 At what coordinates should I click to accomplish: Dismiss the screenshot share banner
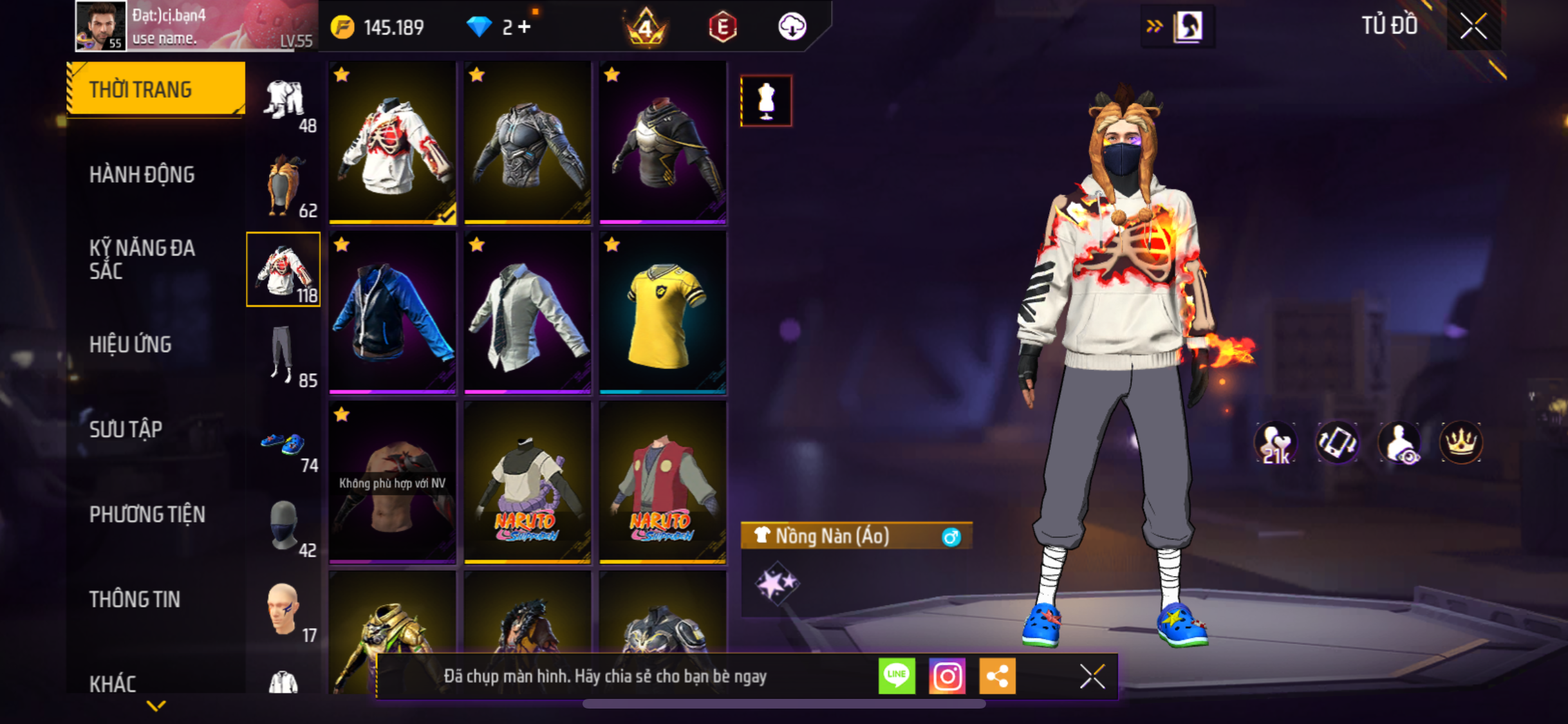pos(1092,676)
